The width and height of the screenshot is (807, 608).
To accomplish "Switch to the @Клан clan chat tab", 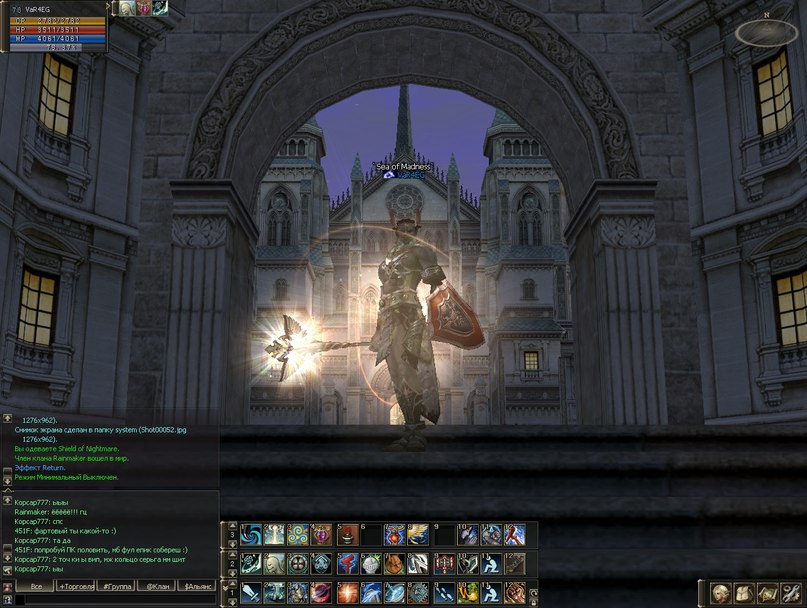I will tap(157, 585).
